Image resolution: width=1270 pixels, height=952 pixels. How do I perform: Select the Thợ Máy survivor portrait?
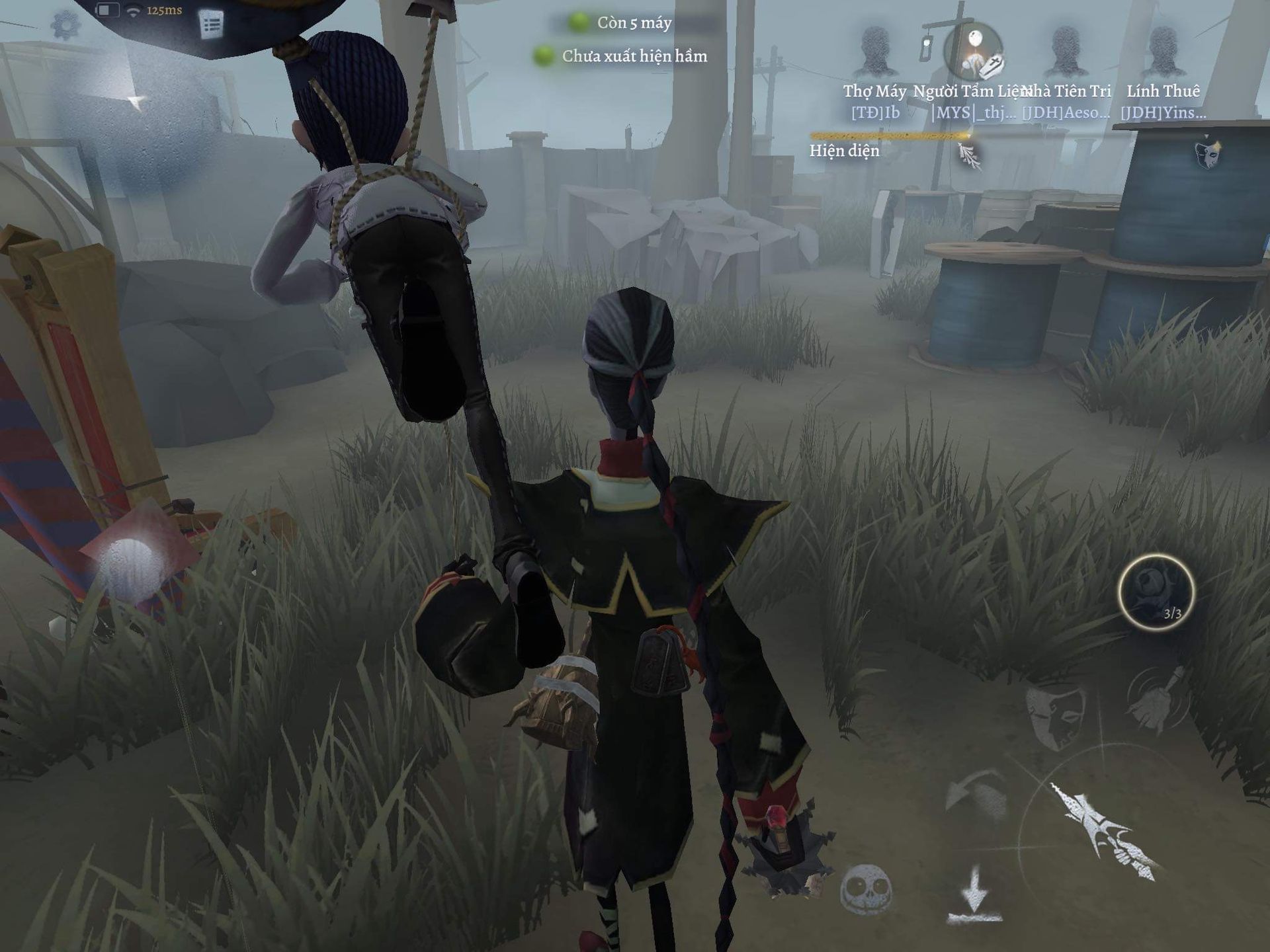click(x=875, y=53)
